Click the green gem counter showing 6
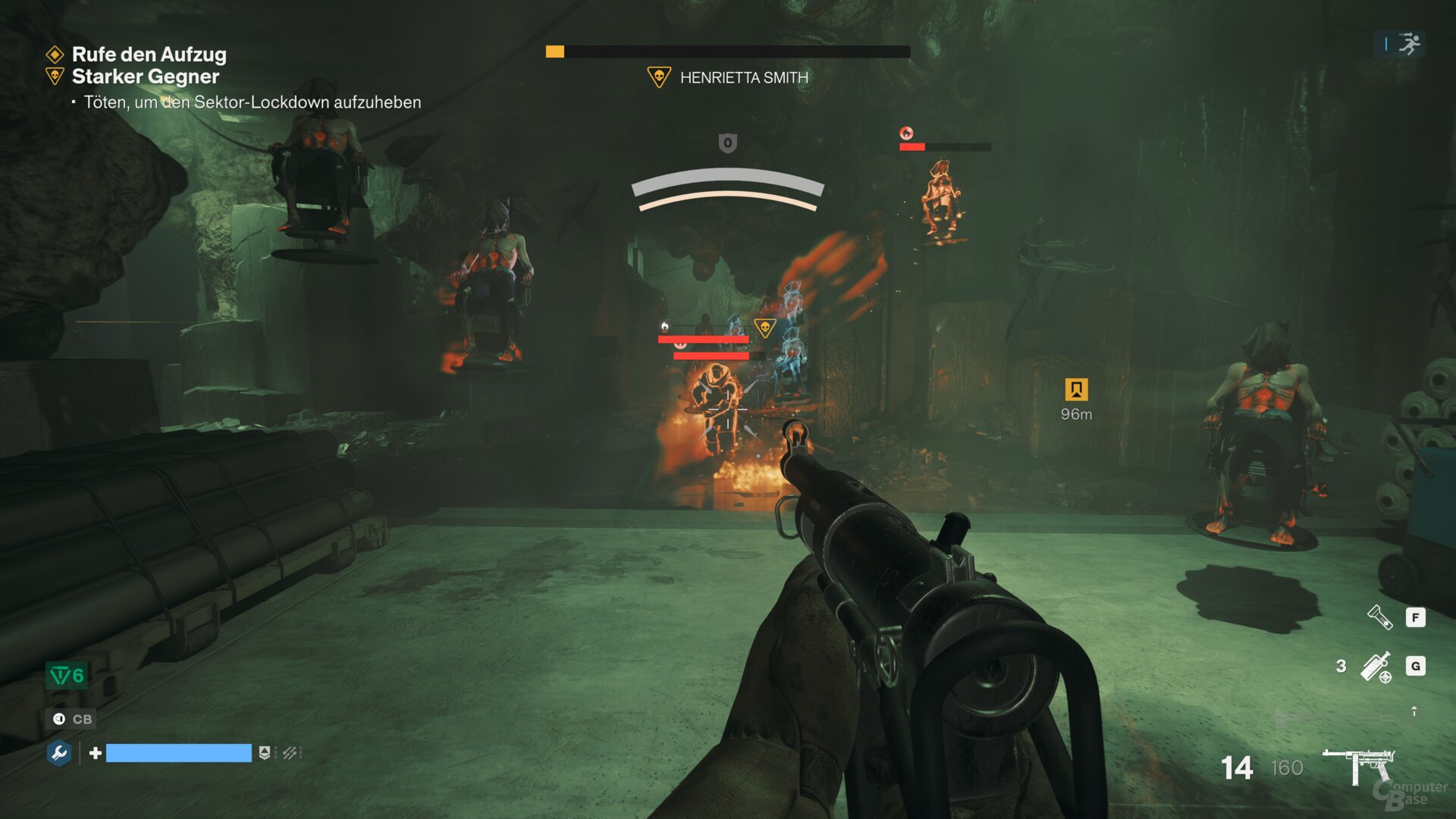 click(66, 674)
